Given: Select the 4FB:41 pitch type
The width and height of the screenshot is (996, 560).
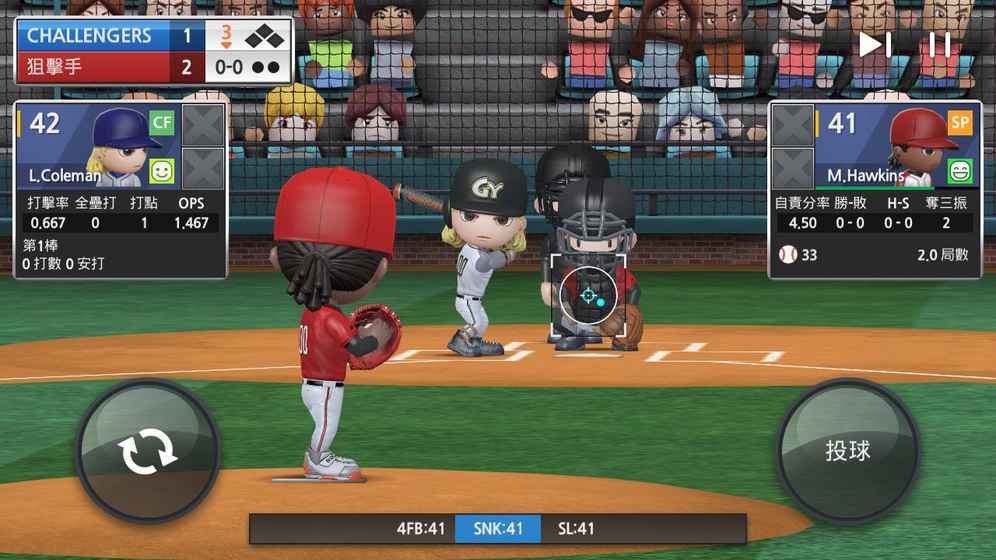Looking at the screenshot, I should 420,528.
